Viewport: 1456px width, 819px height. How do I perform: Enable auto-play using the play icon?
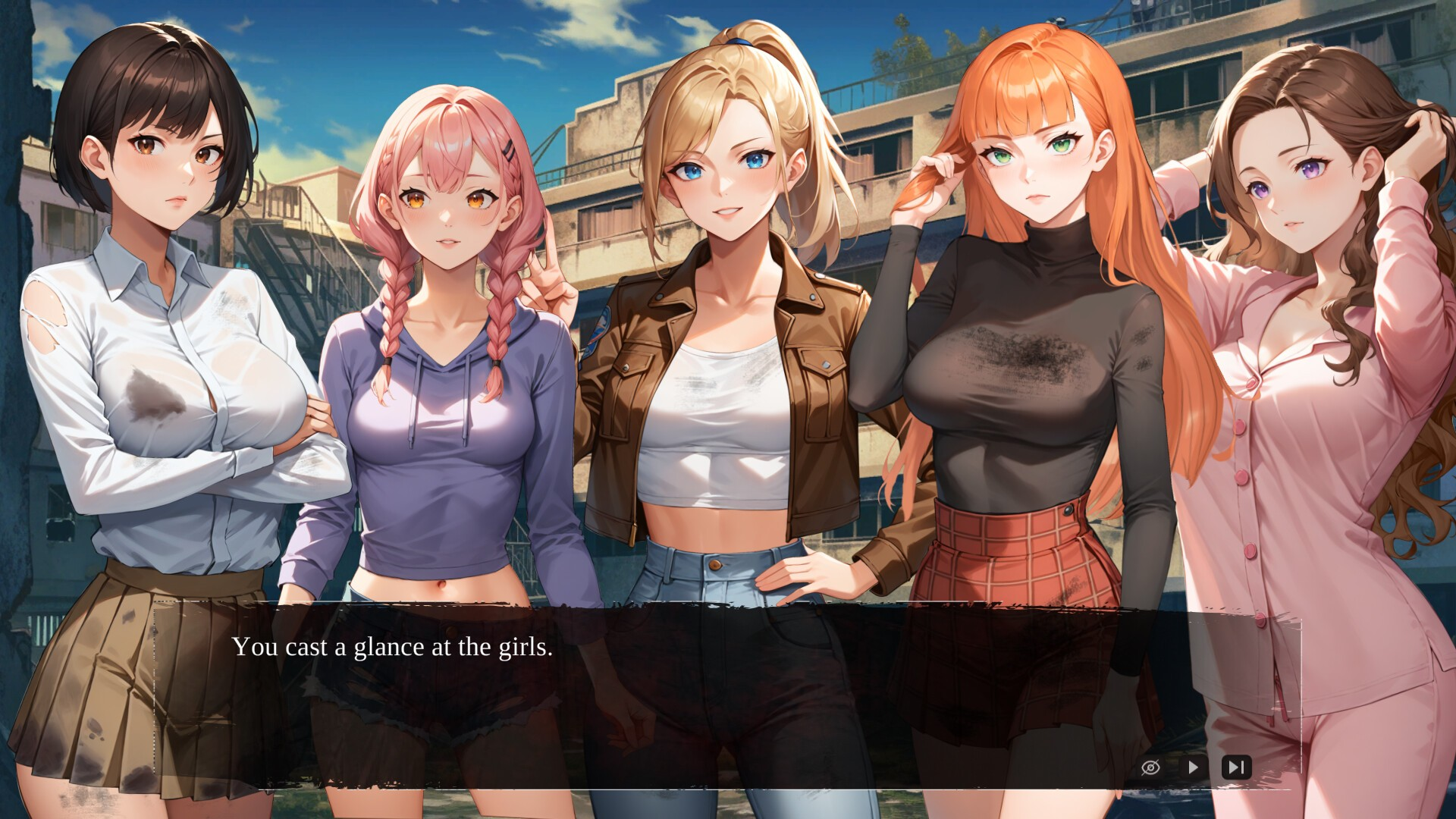(1193, 767)
